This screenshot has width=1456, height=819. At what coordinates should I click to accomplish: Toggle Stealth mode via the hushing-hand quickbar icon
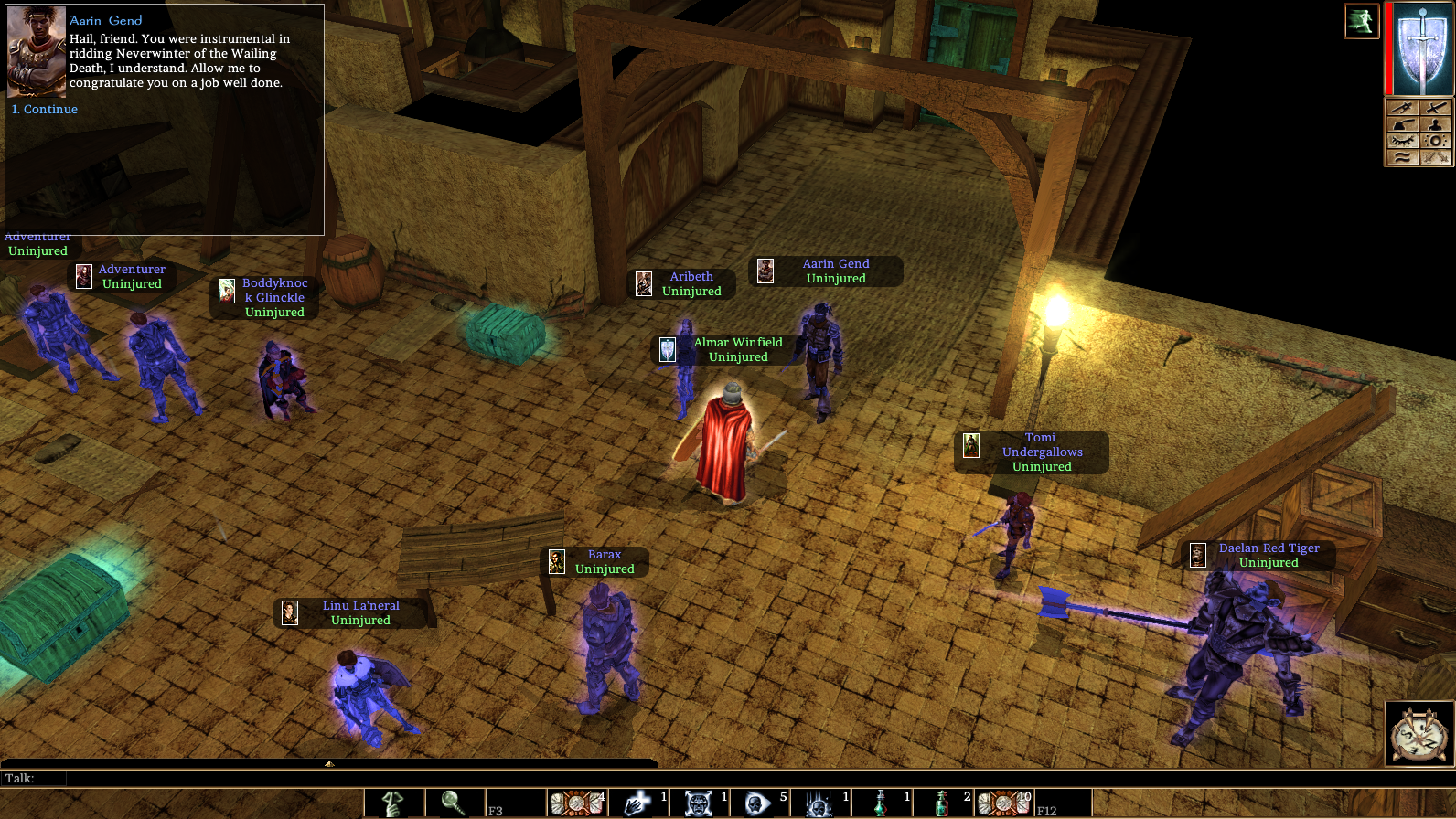point(390,803)
